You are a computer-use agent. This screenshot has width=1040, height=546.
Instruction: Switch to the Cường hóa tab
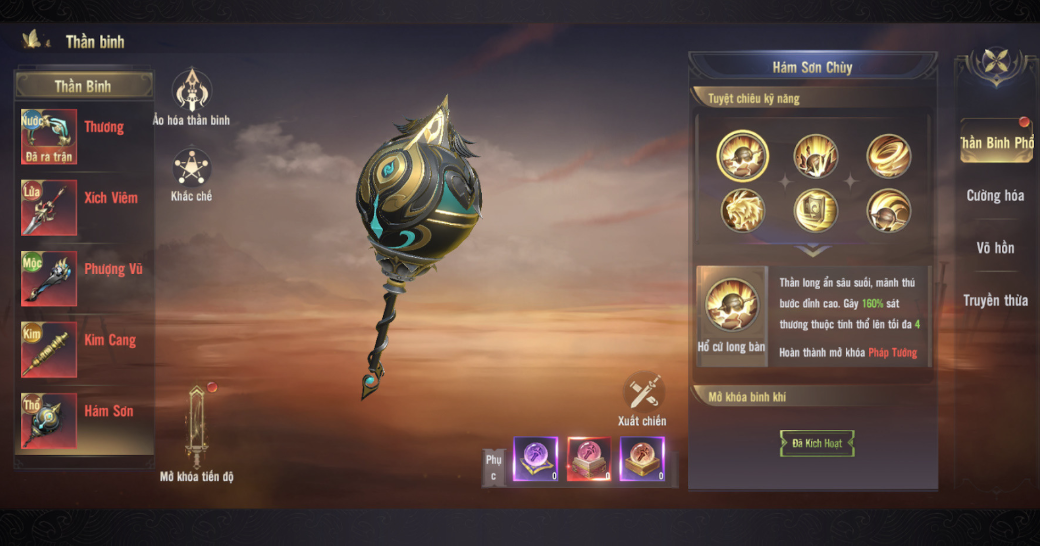click(995, 196)
